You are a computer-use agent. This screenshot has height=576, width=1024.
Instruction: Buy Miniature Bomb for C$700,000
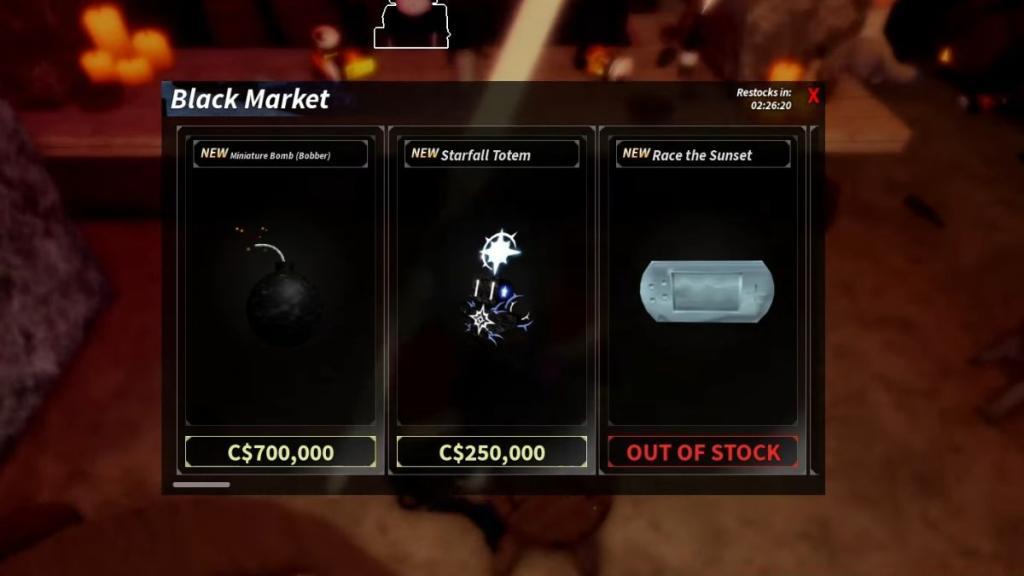tap(280, 452)
